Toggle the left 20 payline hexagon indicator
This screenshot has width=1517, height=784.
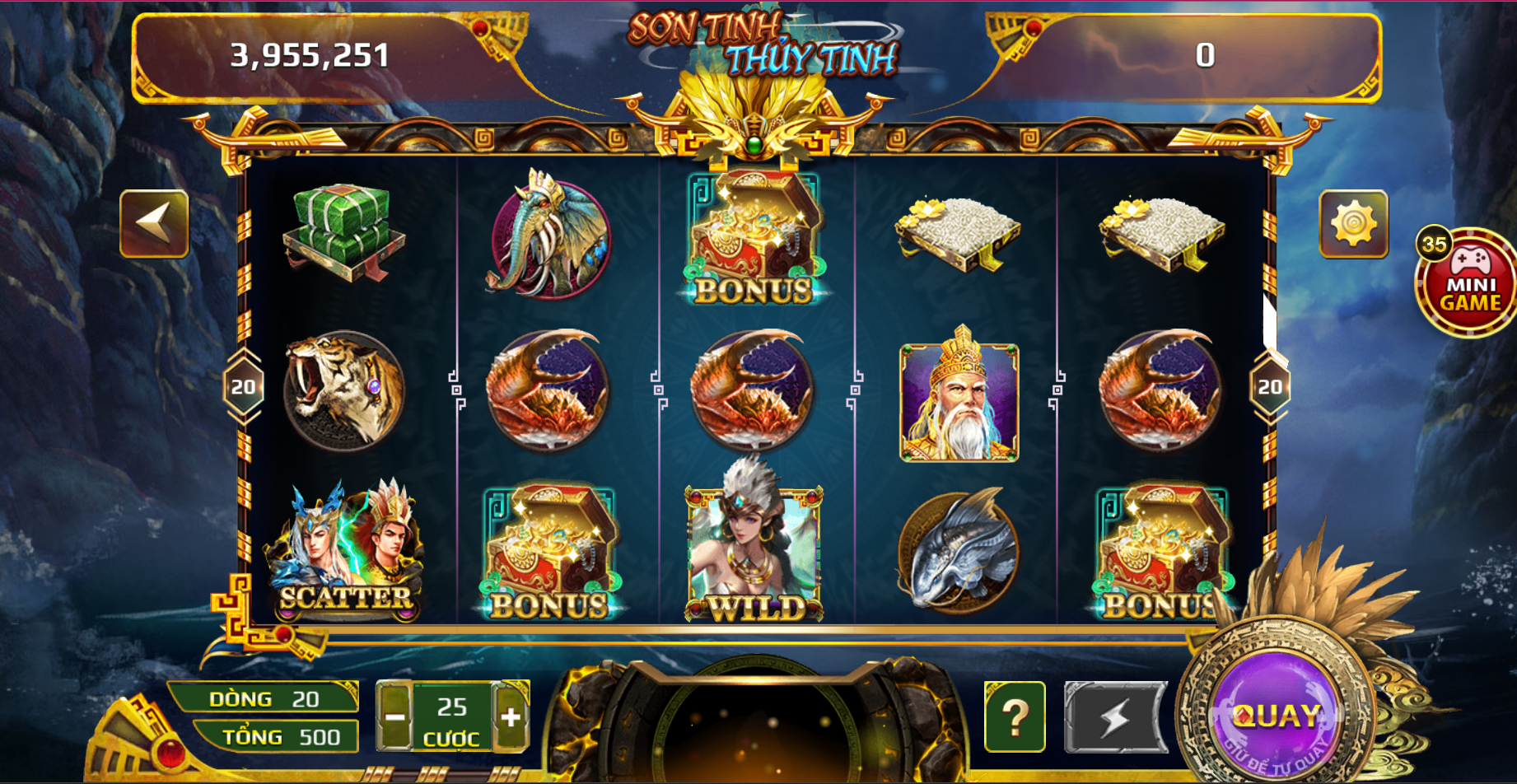point(244,385)
